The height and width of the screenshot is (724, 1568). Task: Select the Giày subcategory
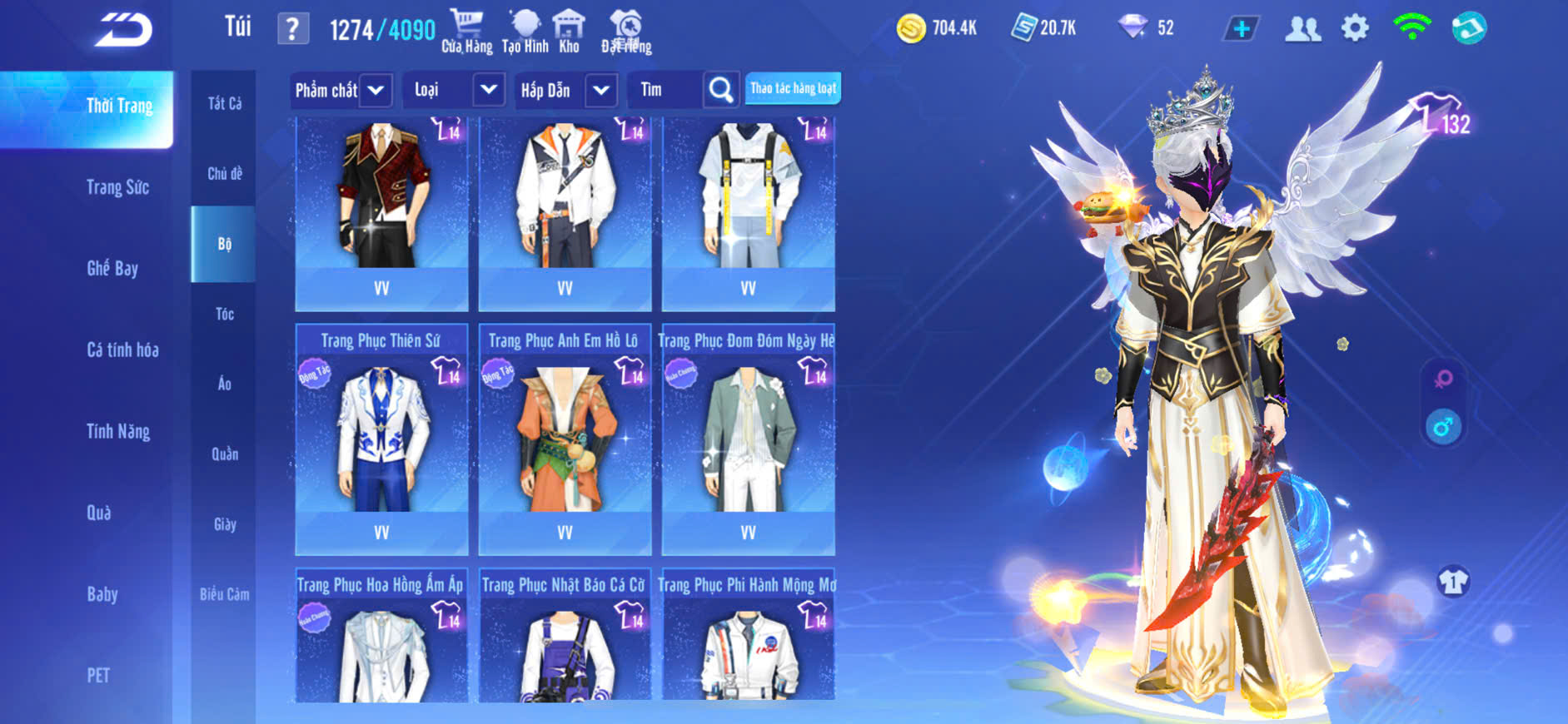[x=224, y=524]
